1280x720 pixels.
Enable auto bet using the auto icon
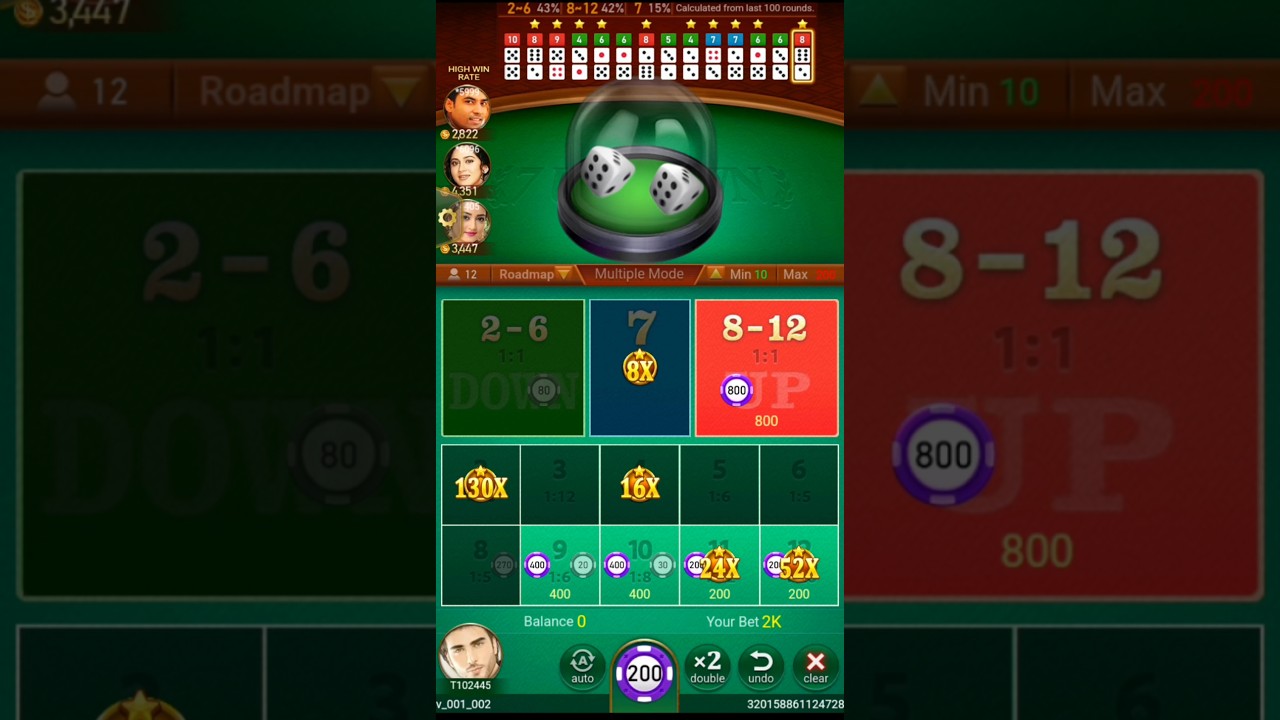[582, 667]
